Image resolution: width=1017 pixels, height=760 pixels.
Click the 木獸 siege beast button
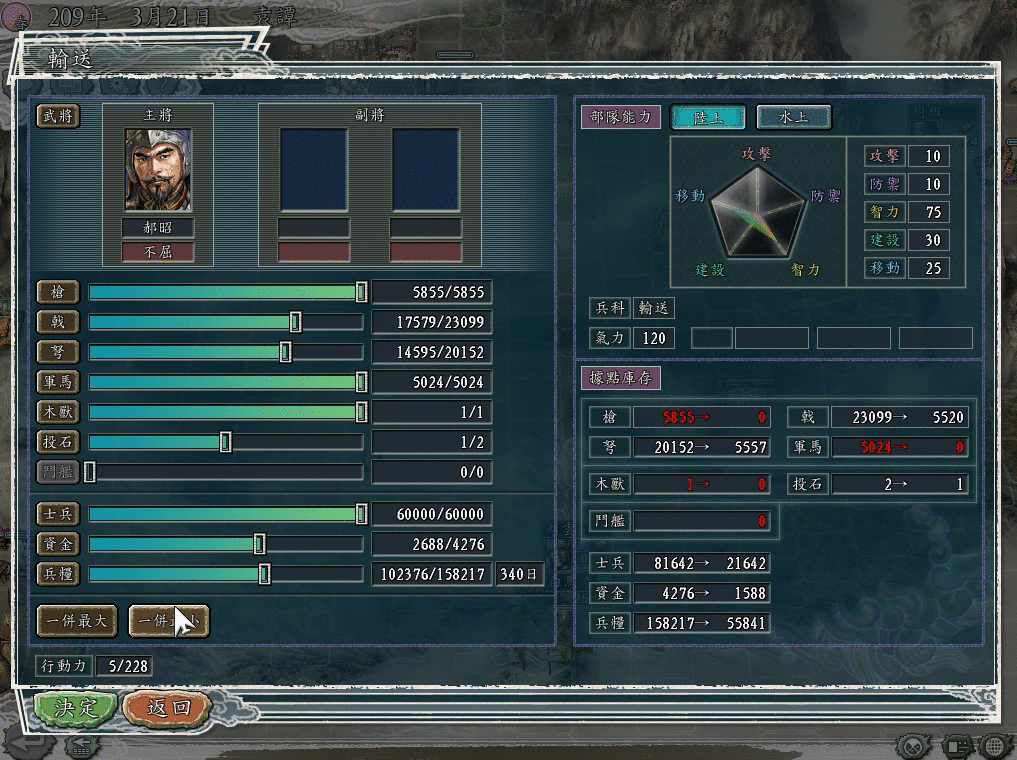(58, 412)
